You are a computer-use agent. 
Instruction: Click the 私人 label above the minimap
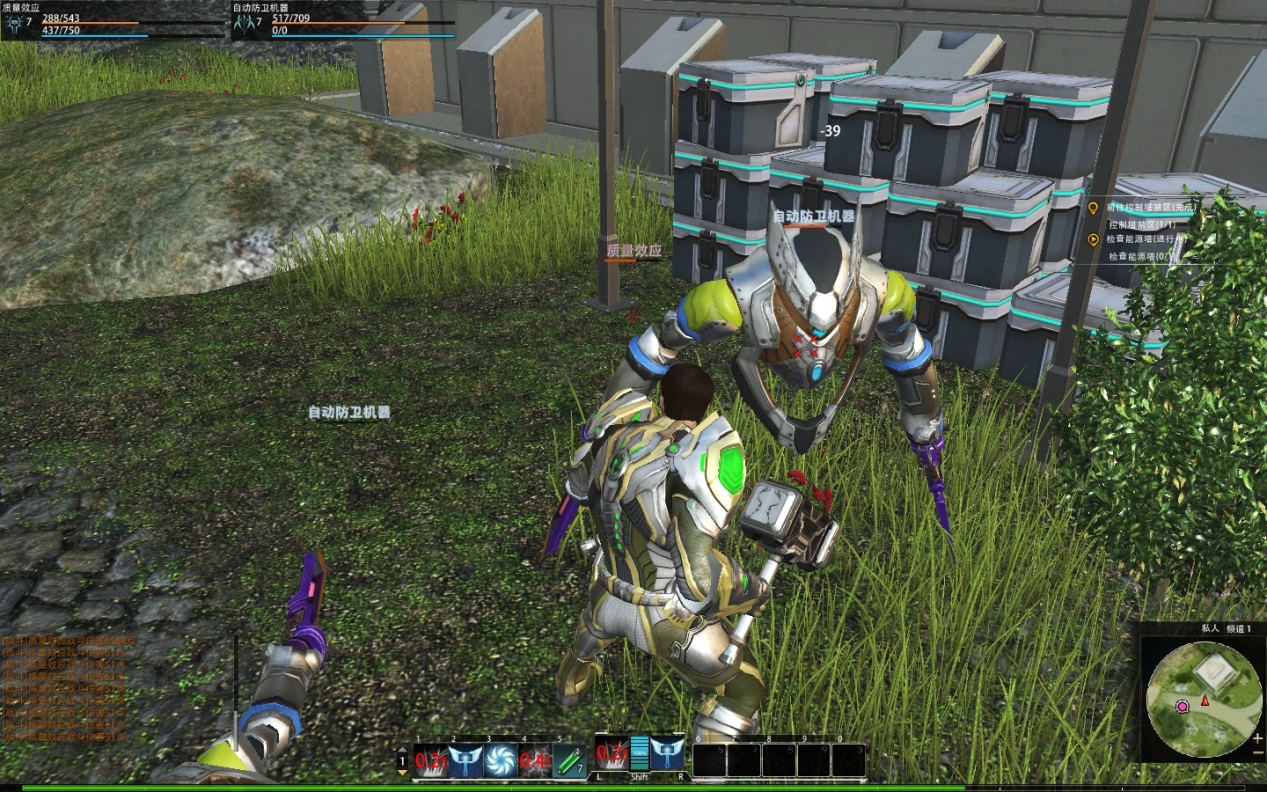click(x=1210, y=628)
